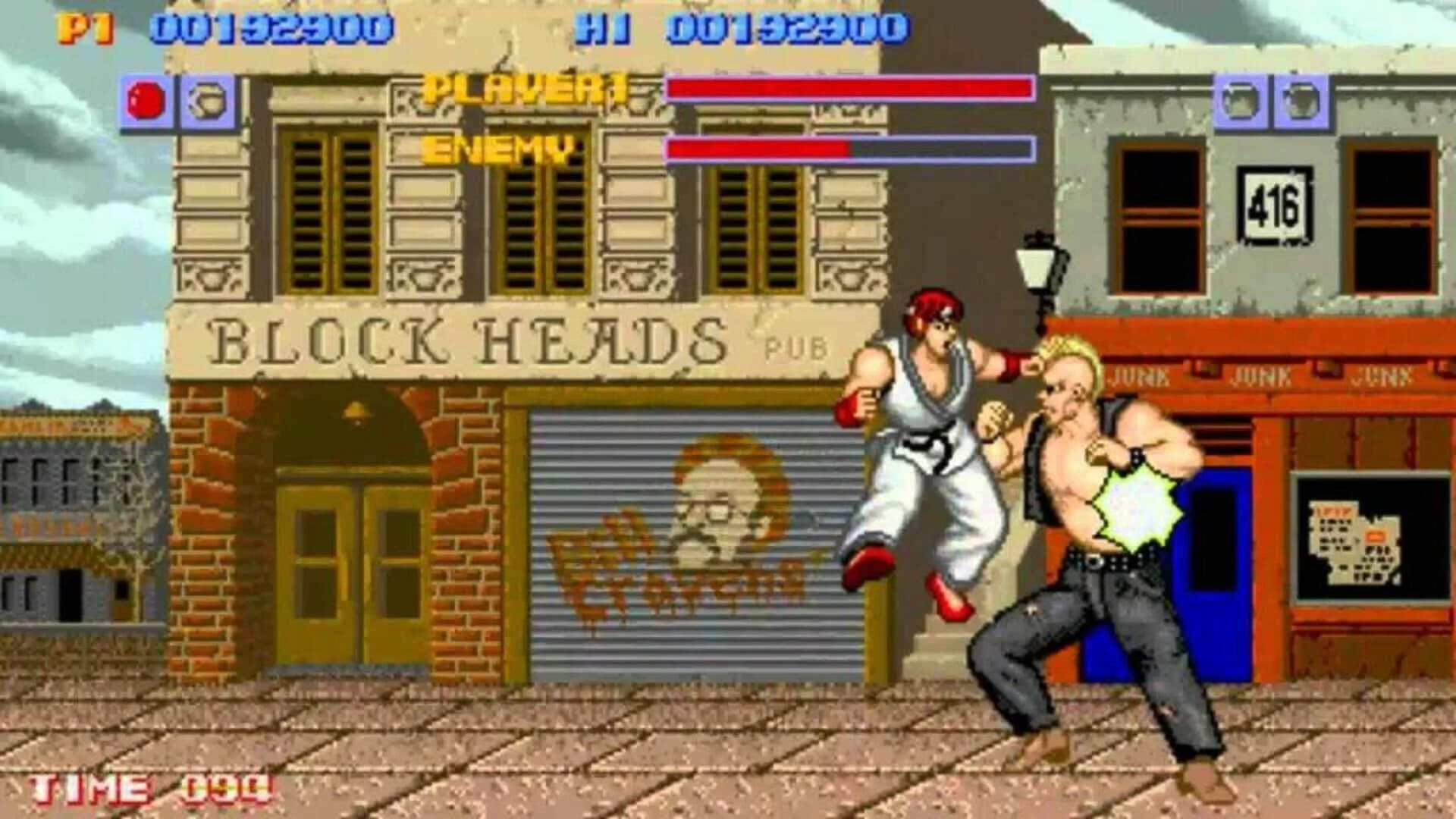Click the leftmost icon in the top-right box

1238,99
